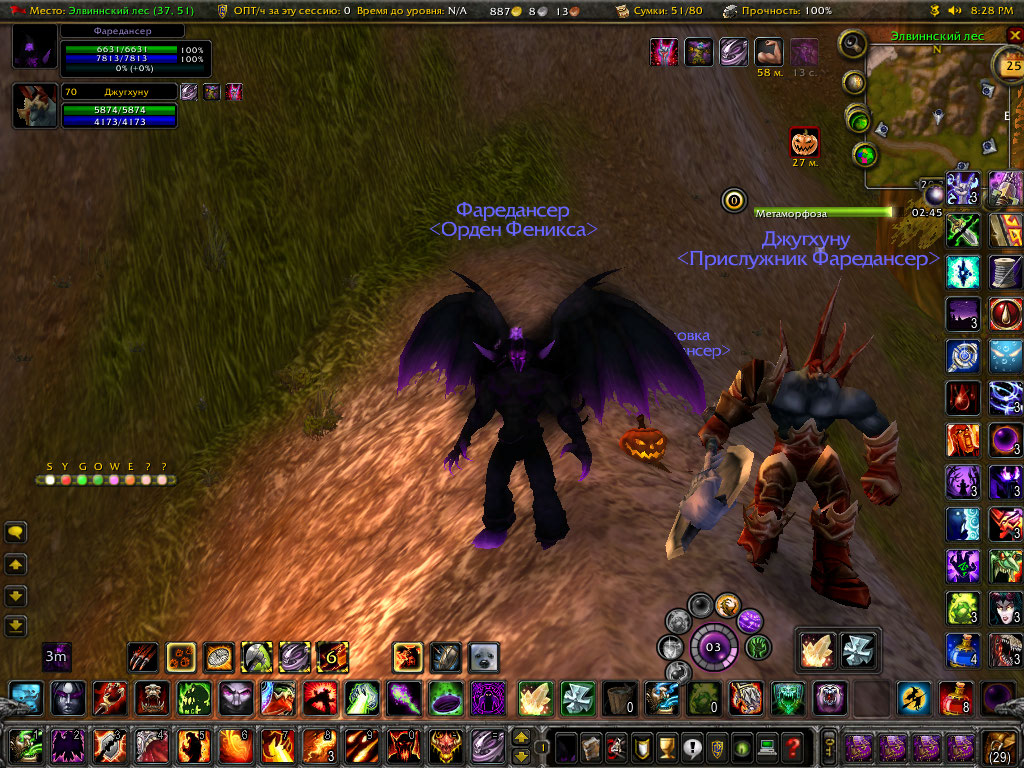Click the seal pup pet bar icon
The image size is (1024, 768).
tap(484, 657)
